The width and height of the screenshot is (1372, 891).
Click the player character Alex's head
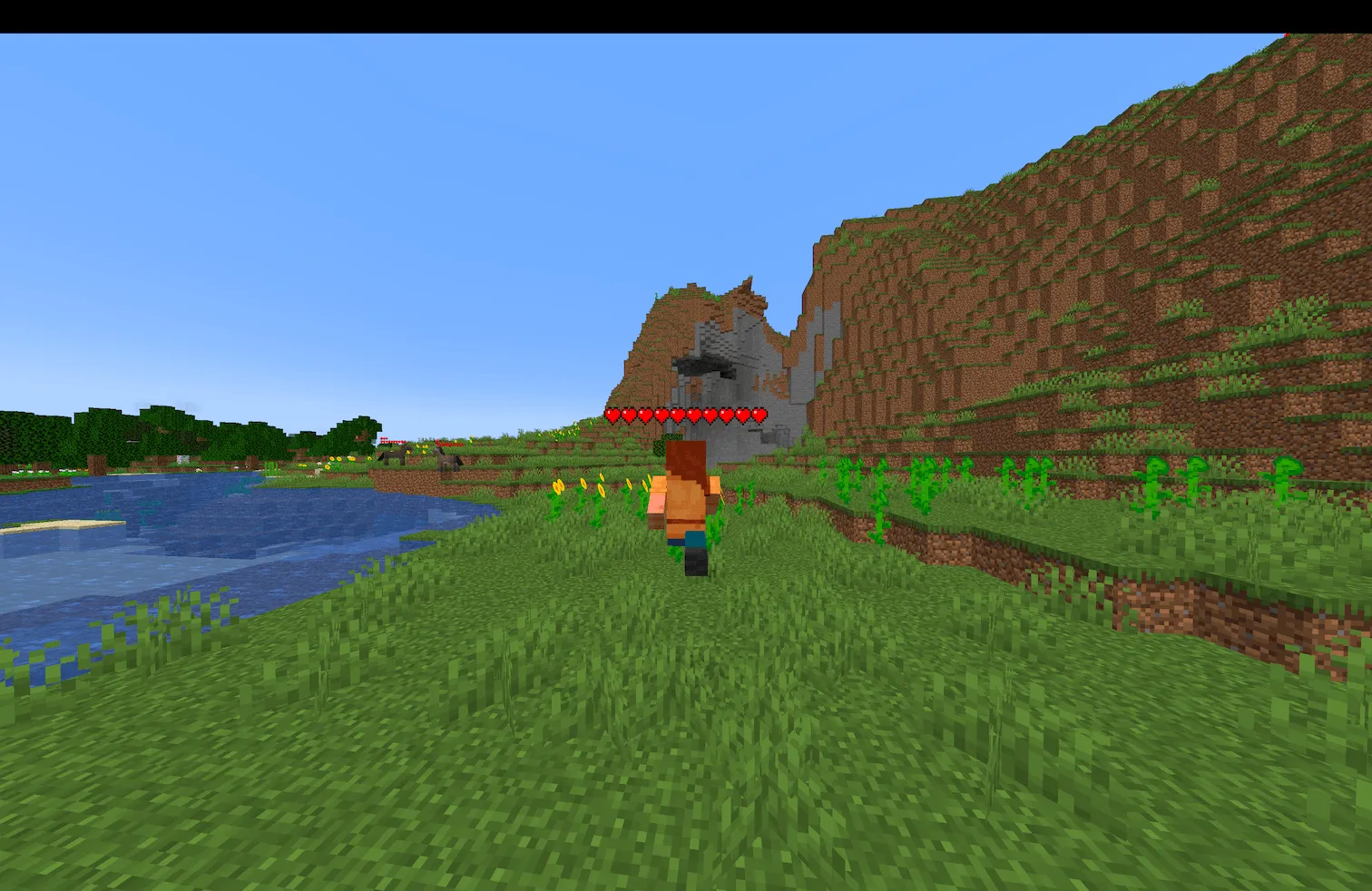[x=685, y=458]
